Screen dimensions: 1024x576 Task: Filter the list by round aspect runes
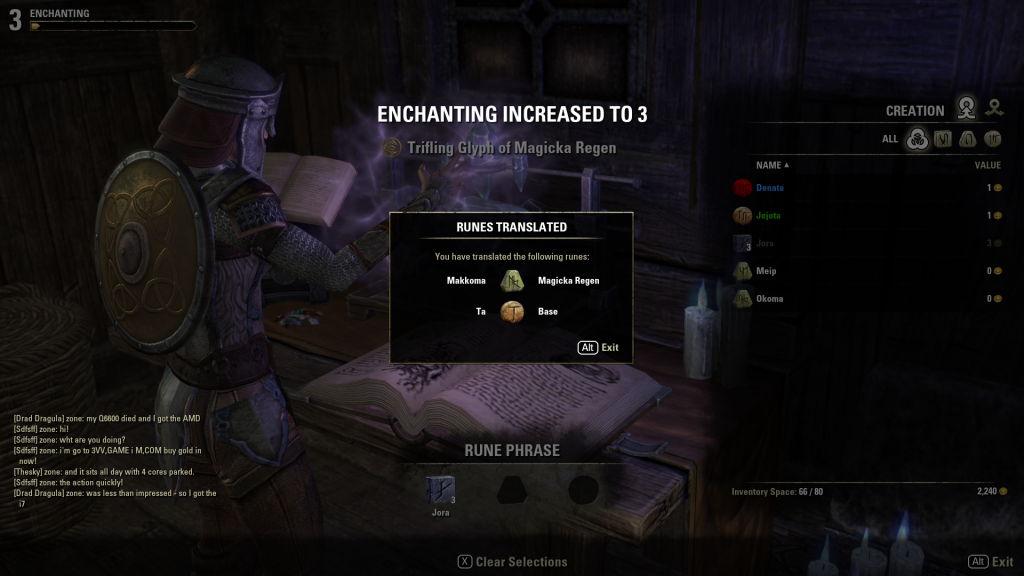[993, 139]
